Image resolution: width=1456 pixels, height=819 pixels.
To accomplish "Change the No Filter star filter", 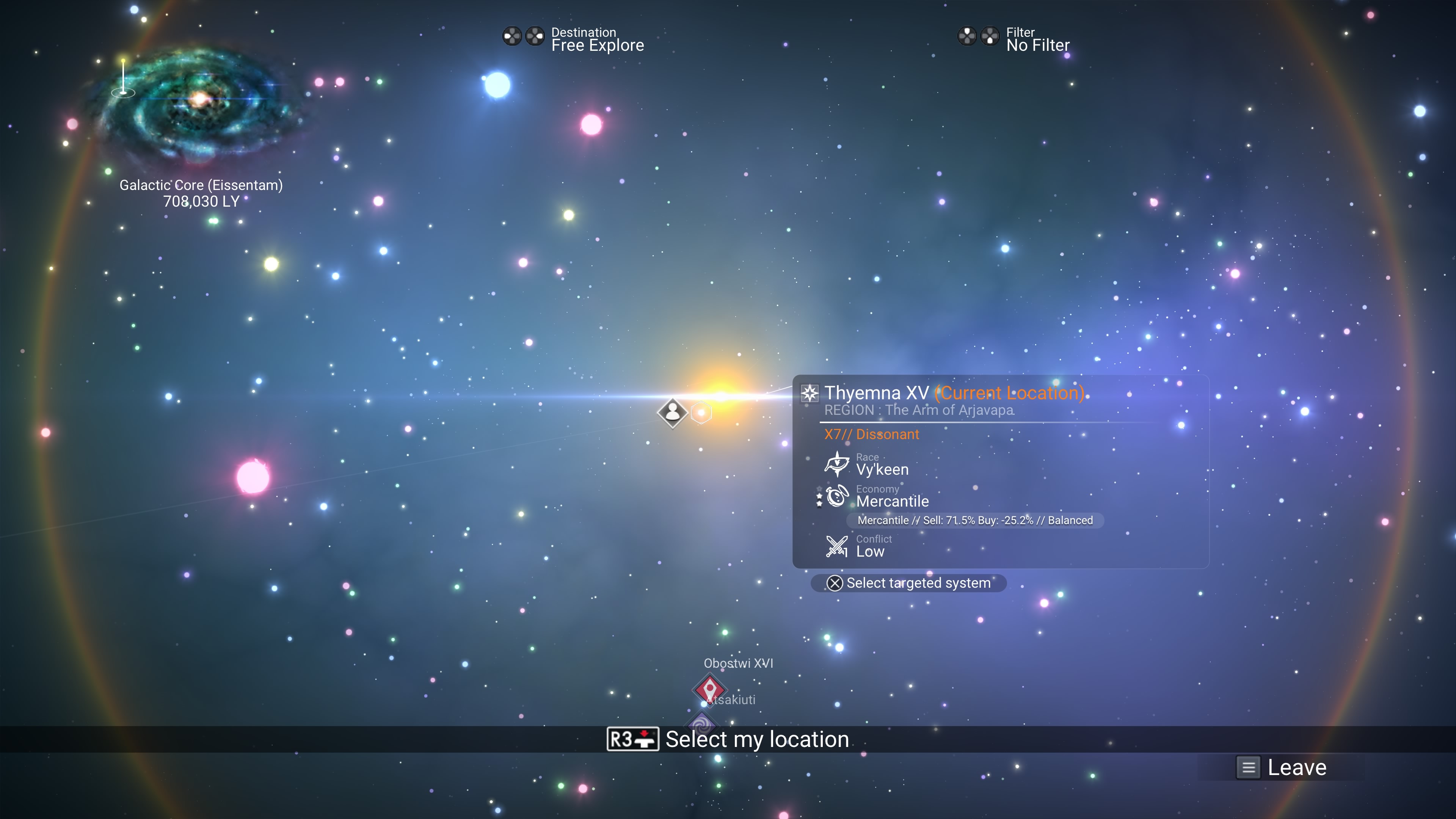I will (1014, 39).
